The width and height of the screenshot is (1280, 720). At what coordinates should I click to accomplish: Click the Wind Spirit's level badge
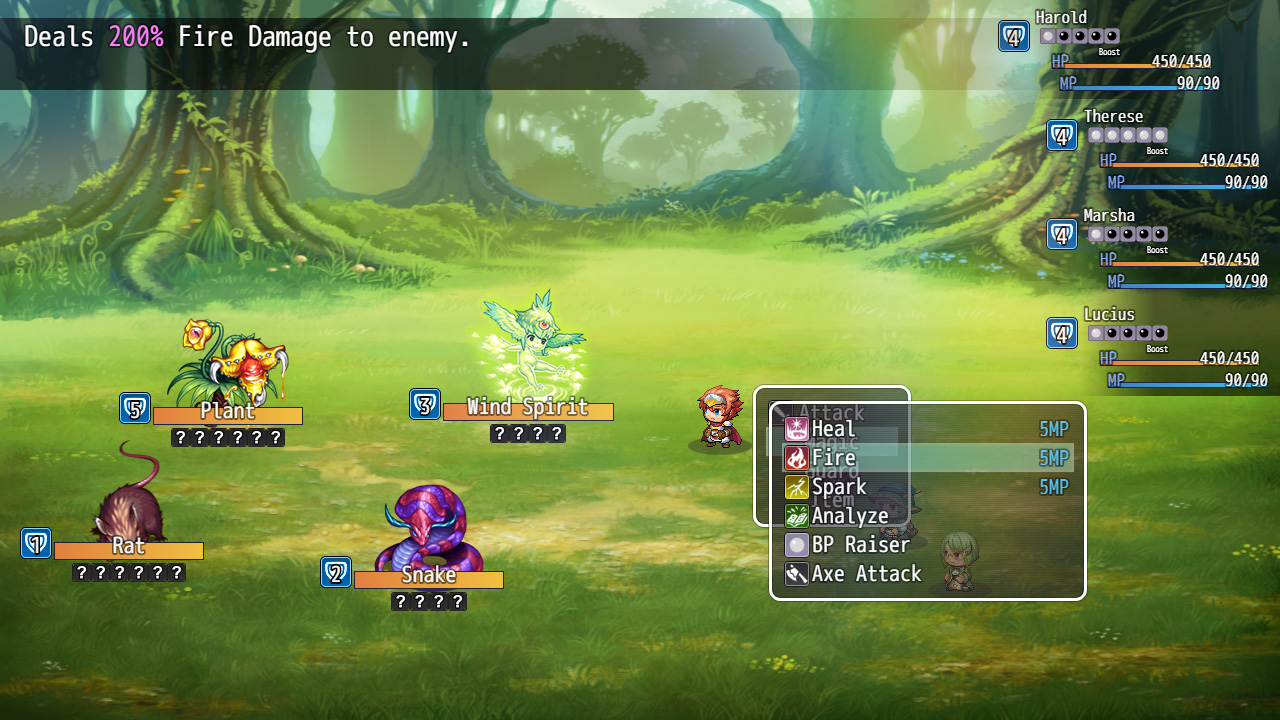pos(424,404)
